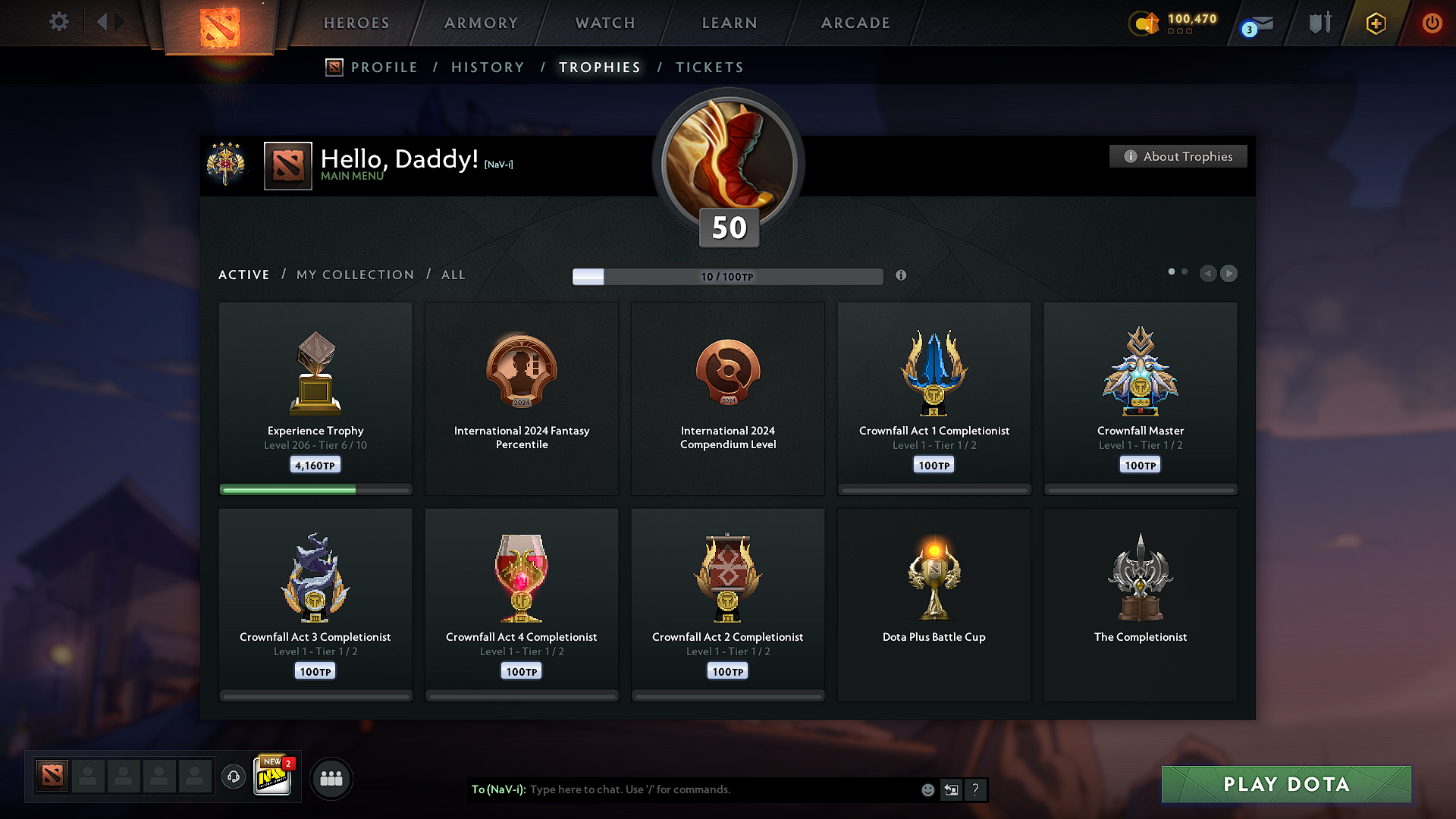Viewport: 1456px width, 819px height.
Task: Switch to the HISTORY tab
Action: click(x=488, y=67)
